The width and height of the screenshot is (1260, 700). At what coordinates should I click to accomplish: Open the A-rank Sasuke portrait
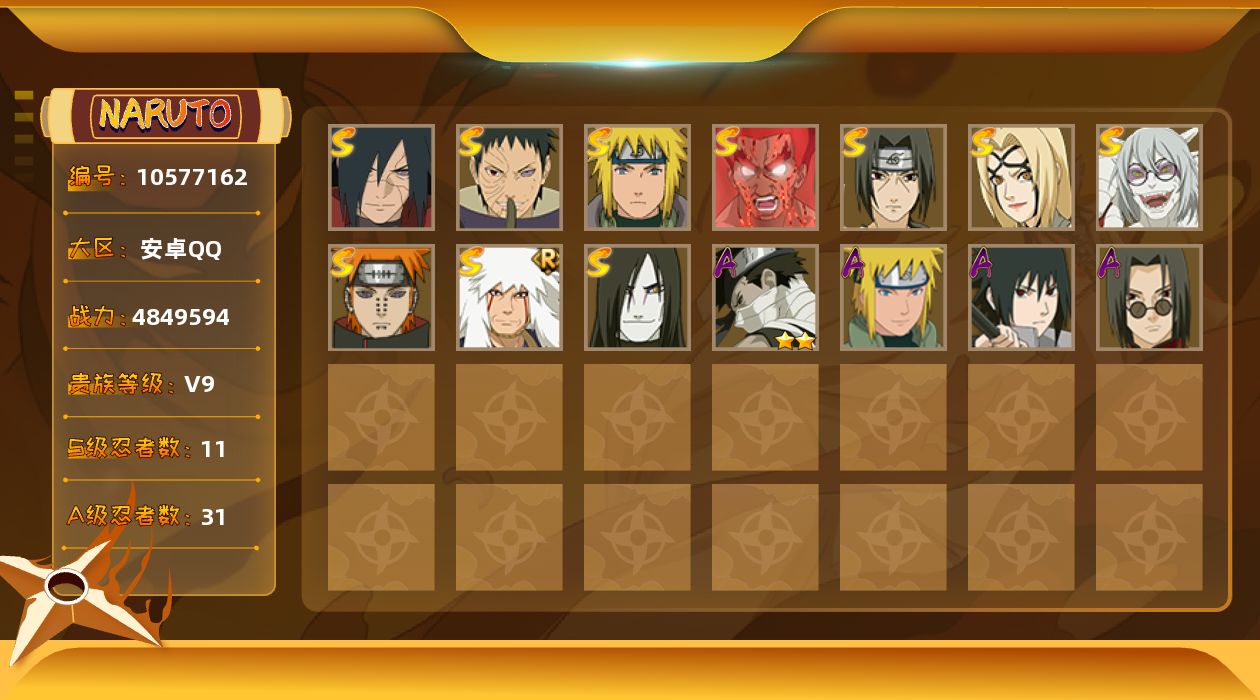pyautogui.click(x=1021, y=297)
